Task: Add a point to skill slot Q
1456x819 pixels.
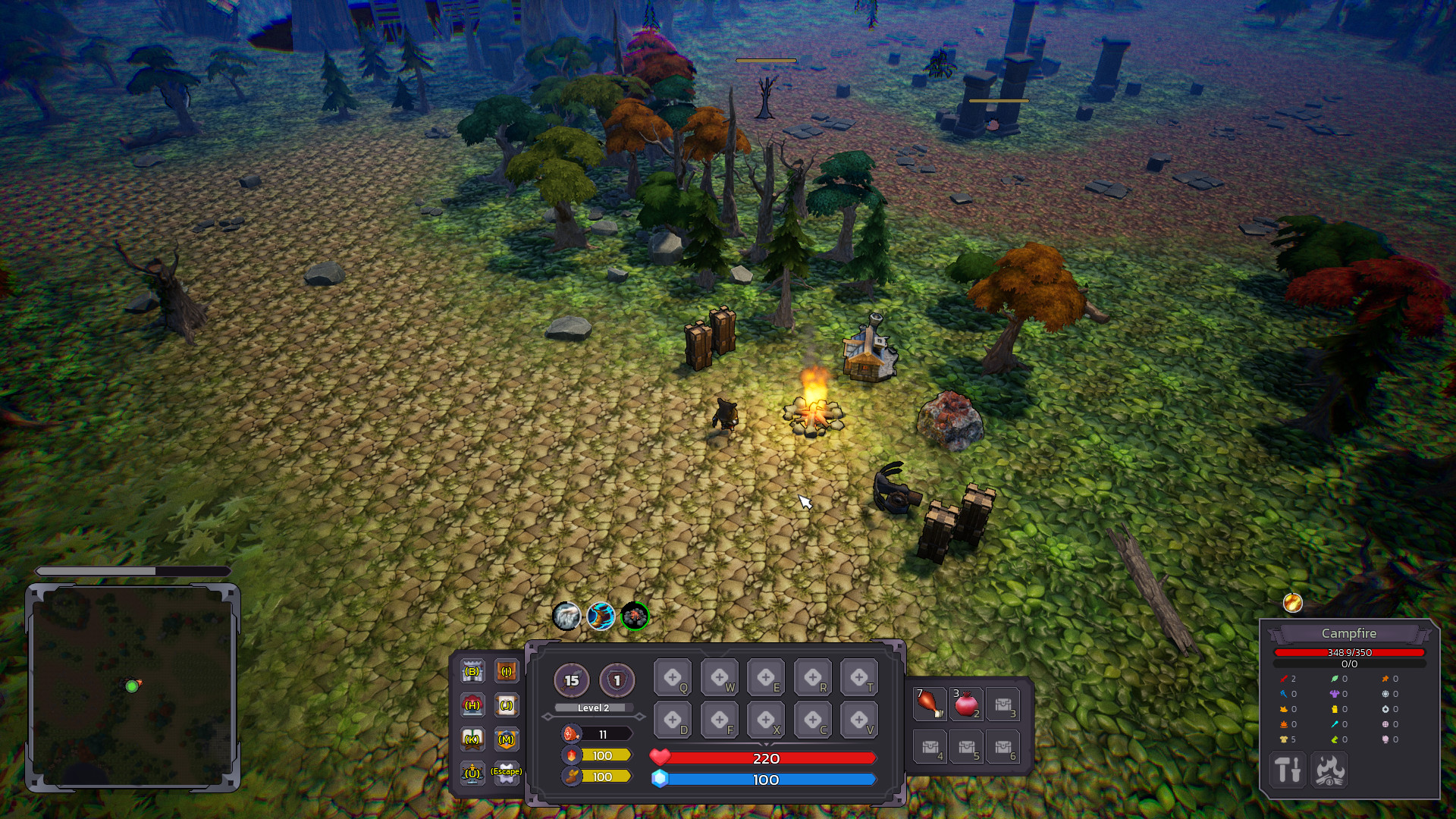Action: (x=673, y=676)
